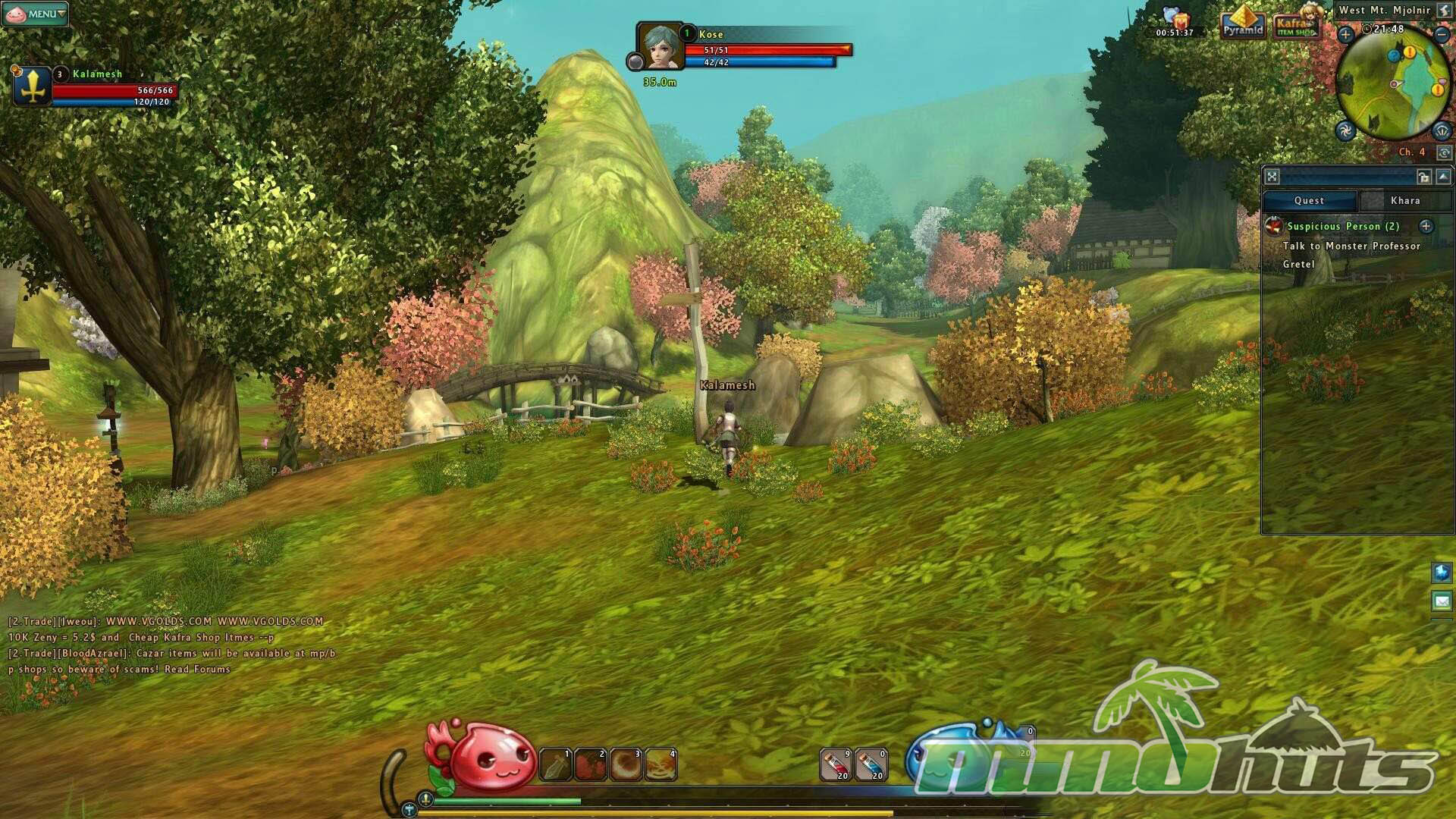Collapse the quest tracker with the arrow button
Image resolution: width=1456 pixels, height=819 pixels.
point(1443,177)
